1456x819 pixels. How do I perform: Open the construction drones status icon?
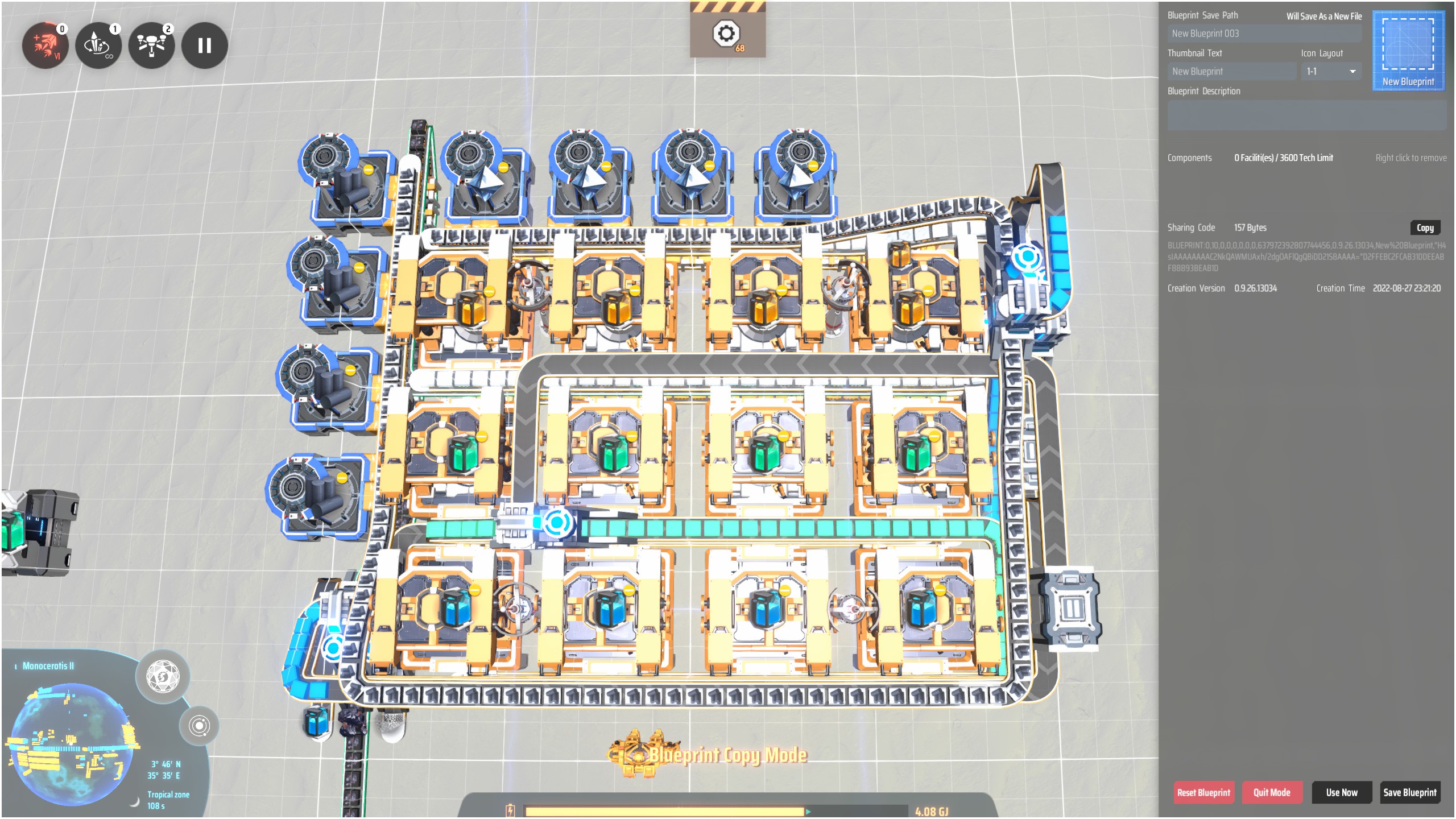pos(151,45)
